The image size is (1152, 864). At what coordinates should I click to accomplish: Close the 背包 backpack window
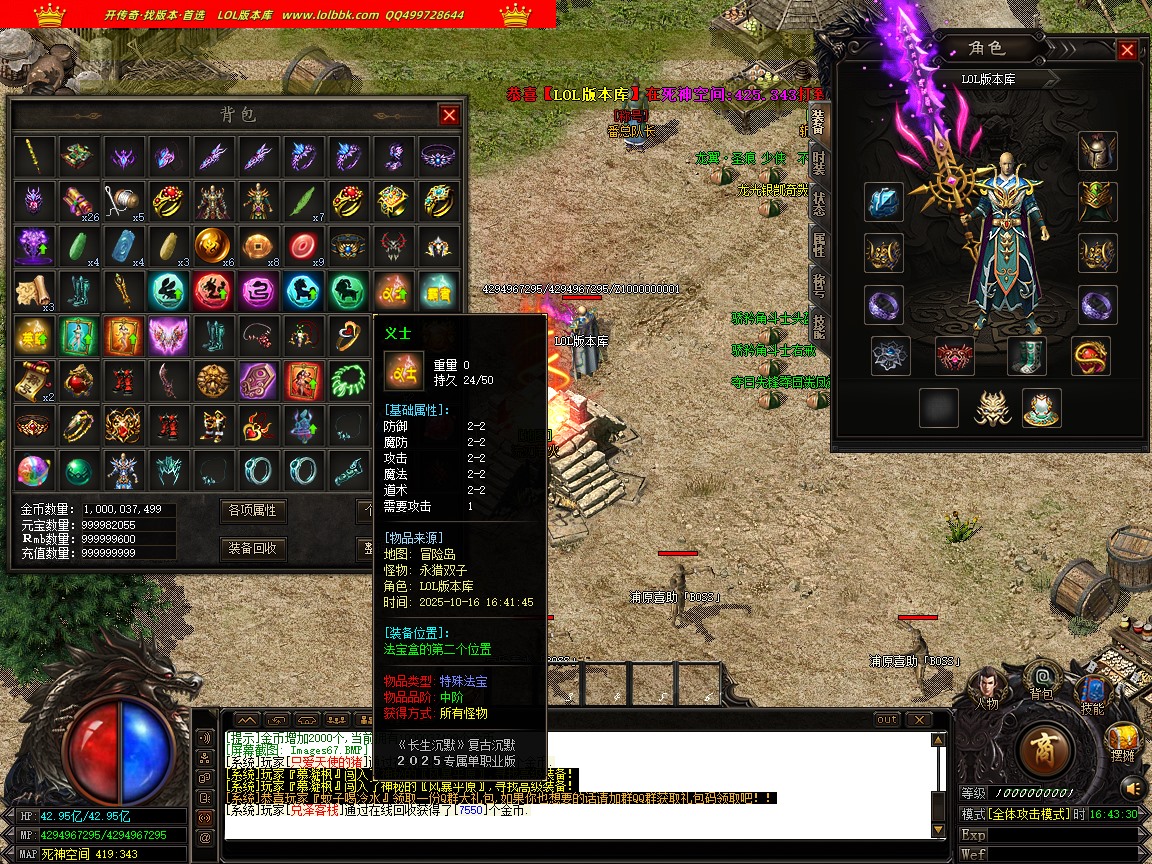tap(449, 115)
